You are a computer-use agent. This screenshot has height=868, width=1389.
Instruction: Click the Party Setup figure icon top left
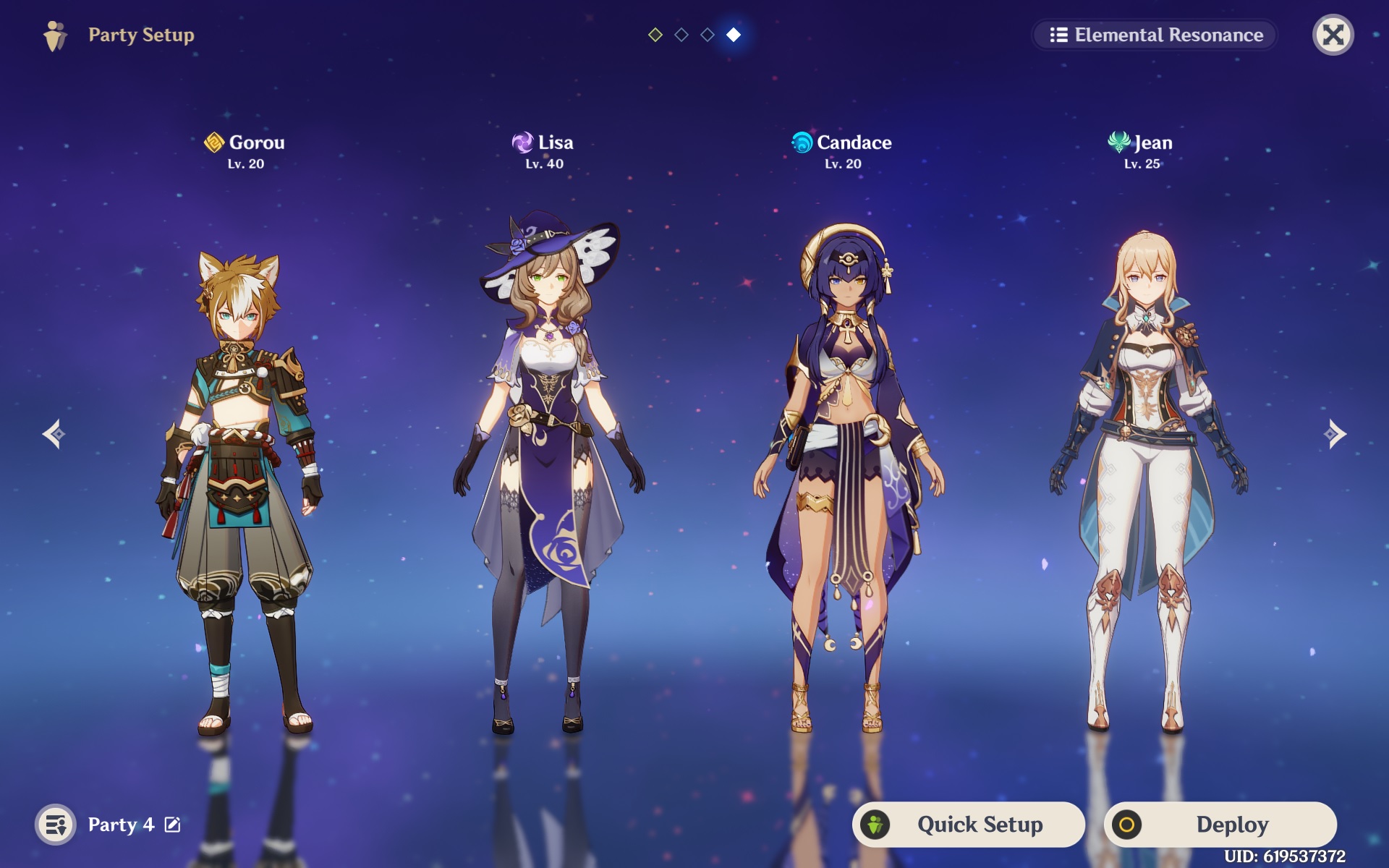[x=56, y=35]
